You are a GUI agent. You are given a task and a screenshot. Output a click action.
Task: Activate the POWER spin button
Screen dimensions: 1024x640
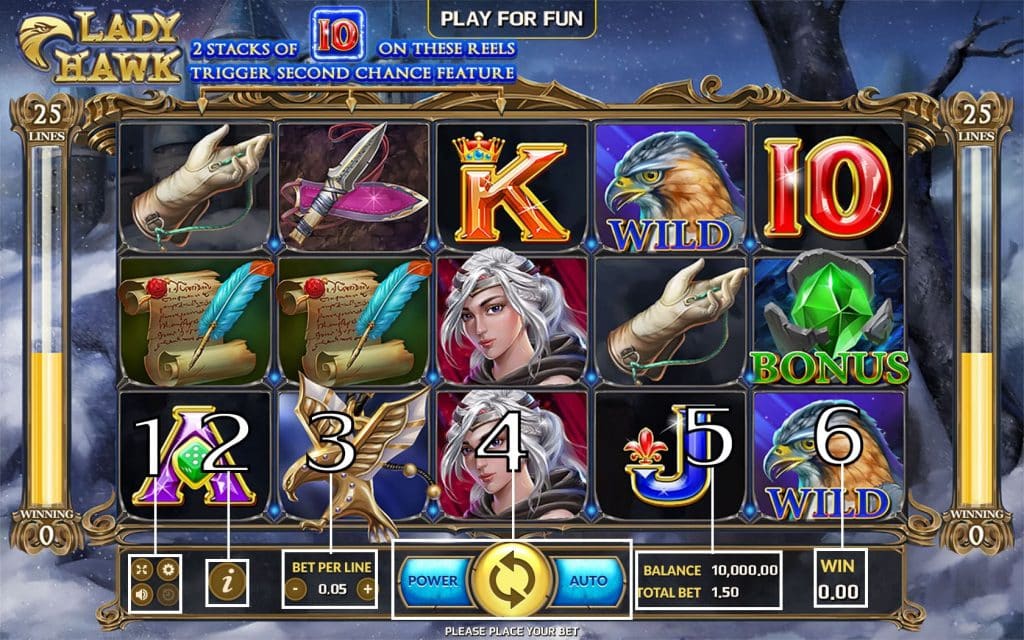pos(434,580)
